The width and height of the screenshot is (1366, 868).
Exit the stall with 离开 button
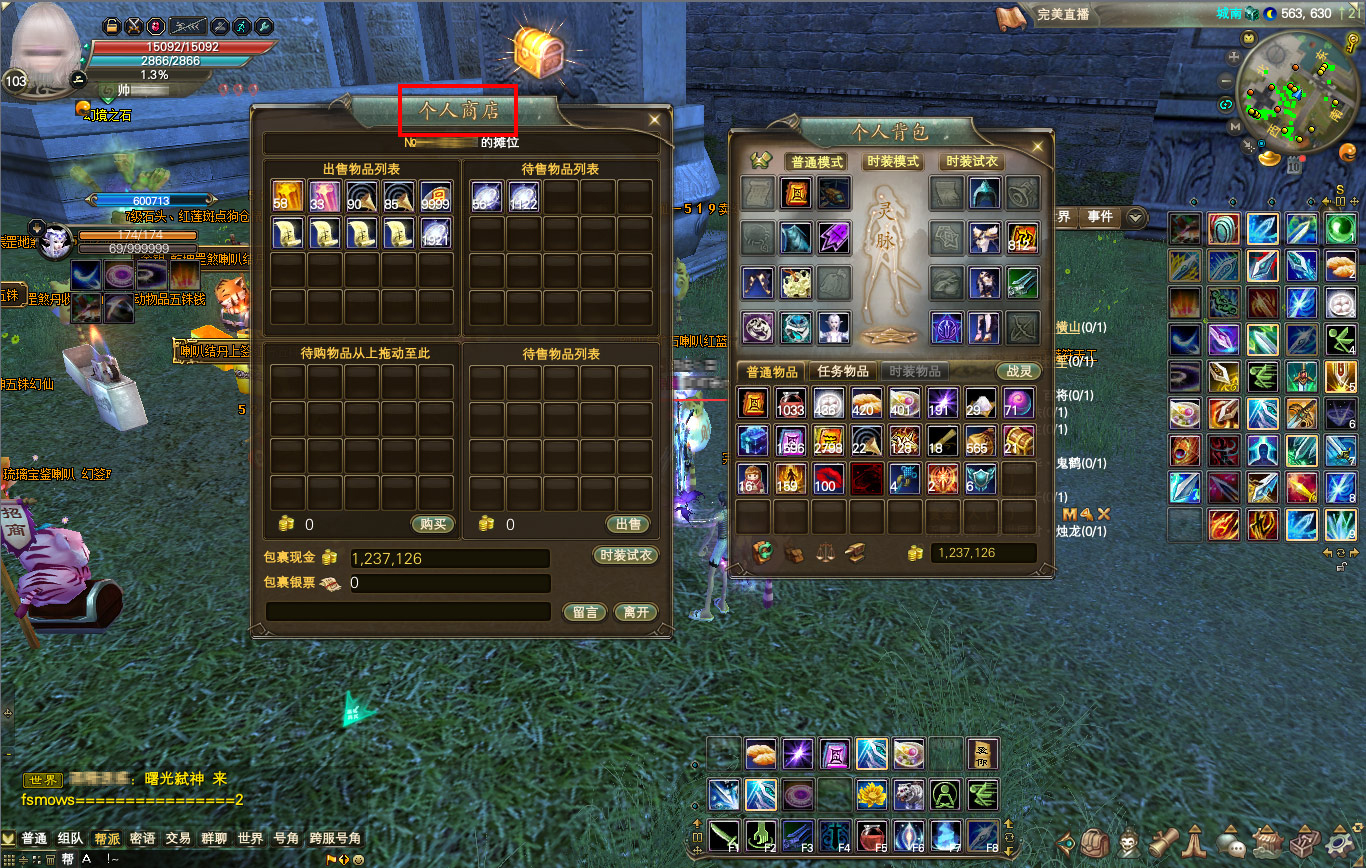(x=635, y=612)
